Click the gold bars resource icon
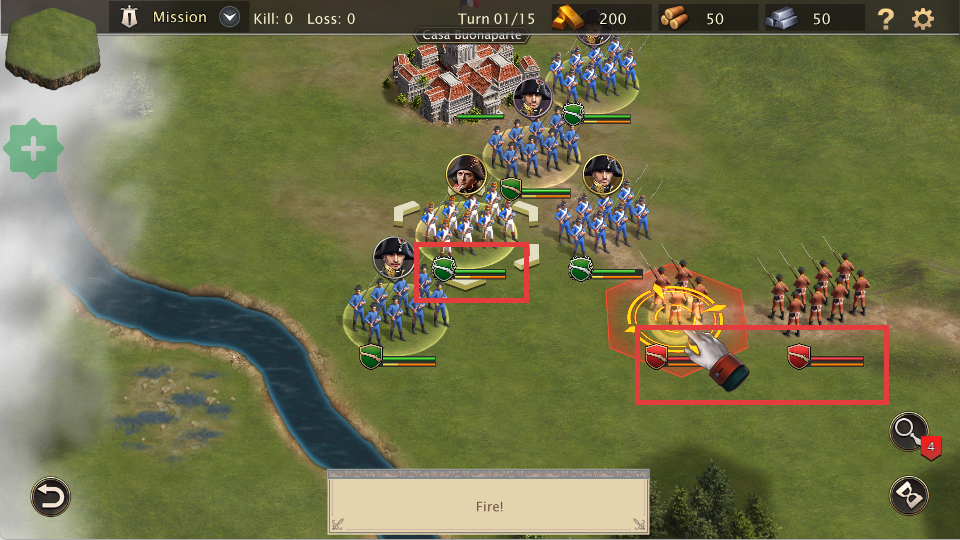The height and width of the screenshot is (540, 960). pos(572,18)
